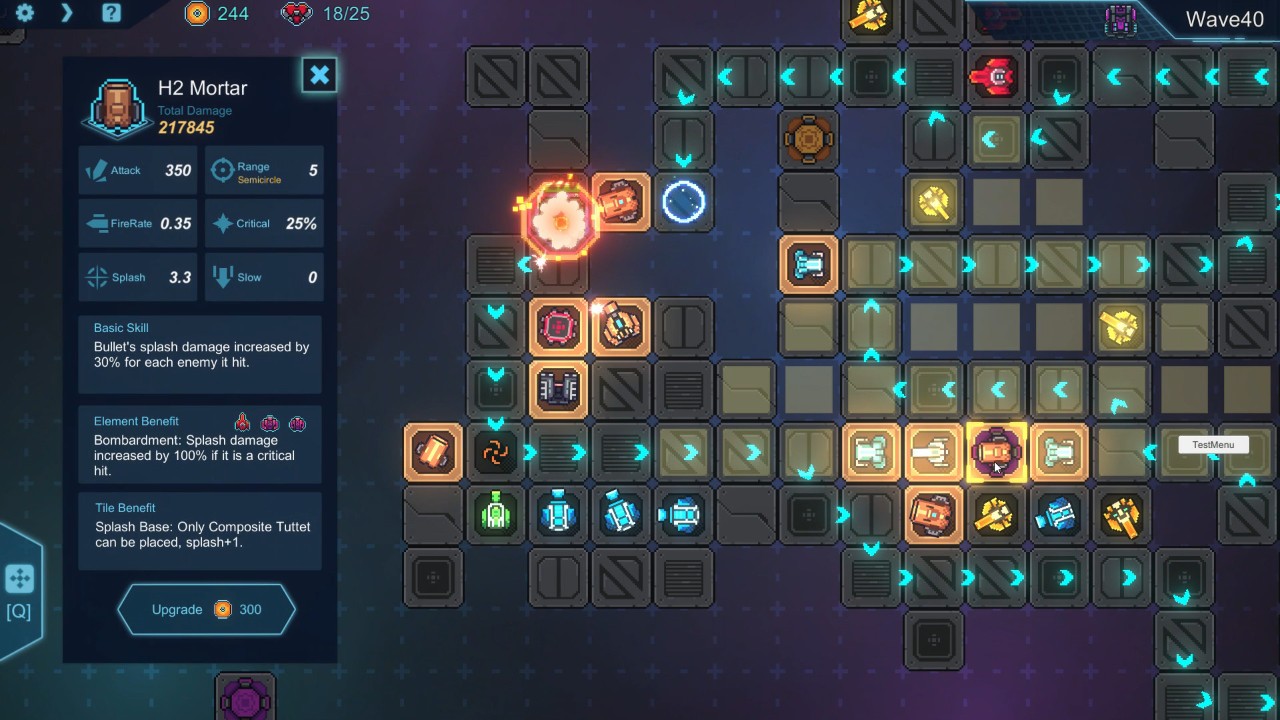Open the help question mark button
Screen dimensions: 1280x720
(111, 13)
